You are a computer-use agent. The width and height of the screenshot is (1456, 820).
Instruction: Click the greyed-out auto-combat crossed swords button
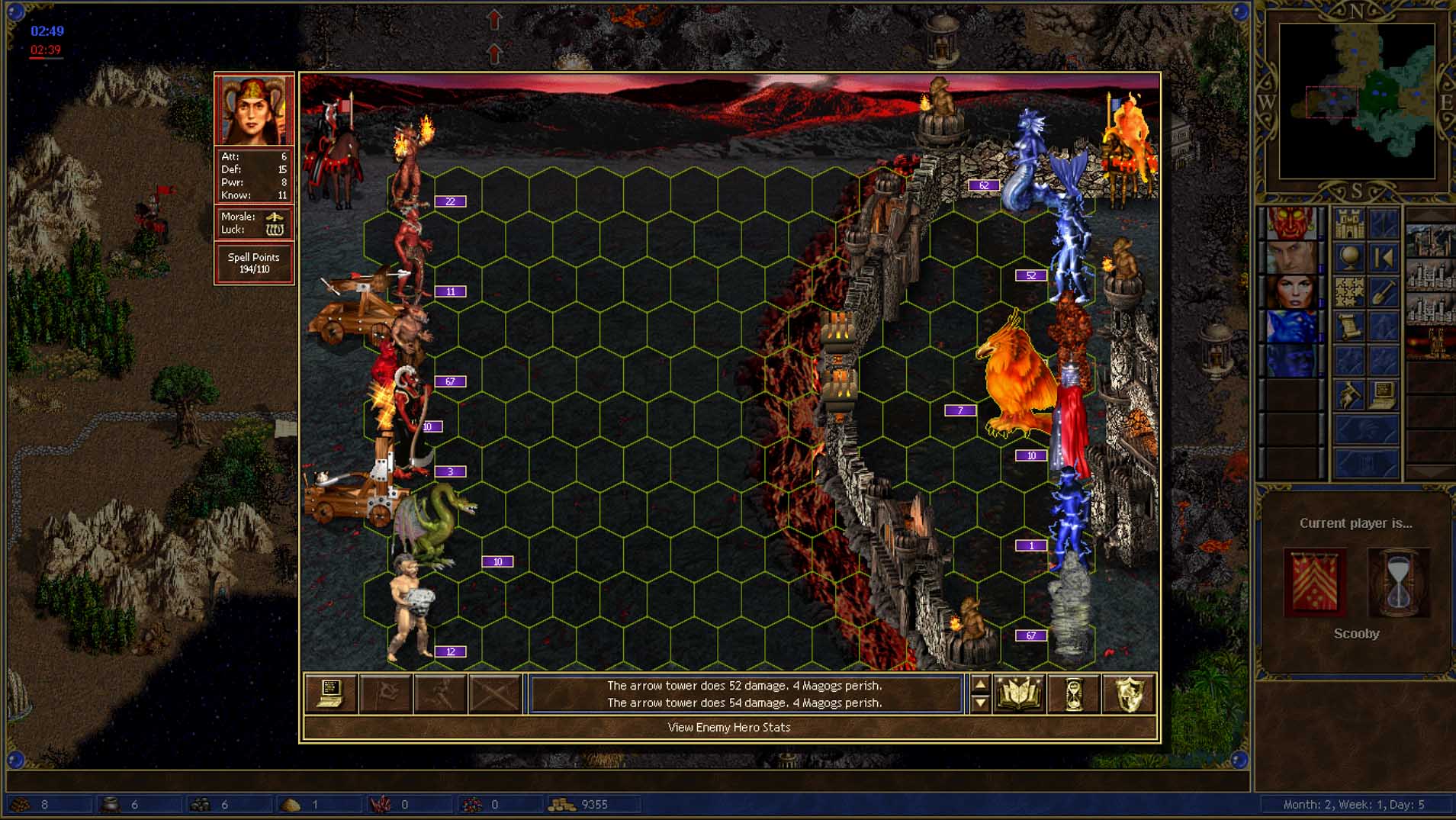495,693
